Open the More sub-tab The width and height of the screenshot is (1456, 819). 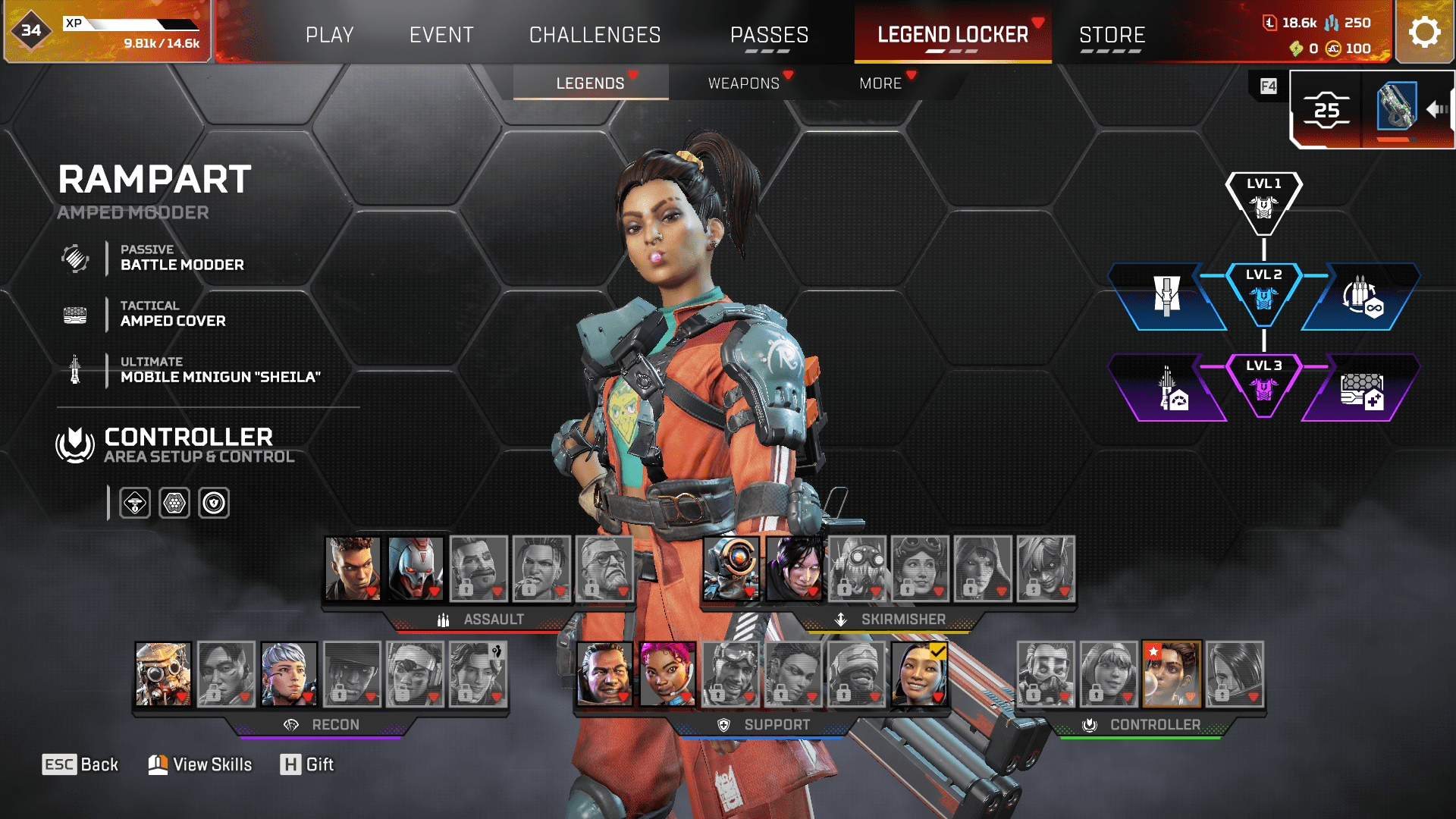(880, 83)
